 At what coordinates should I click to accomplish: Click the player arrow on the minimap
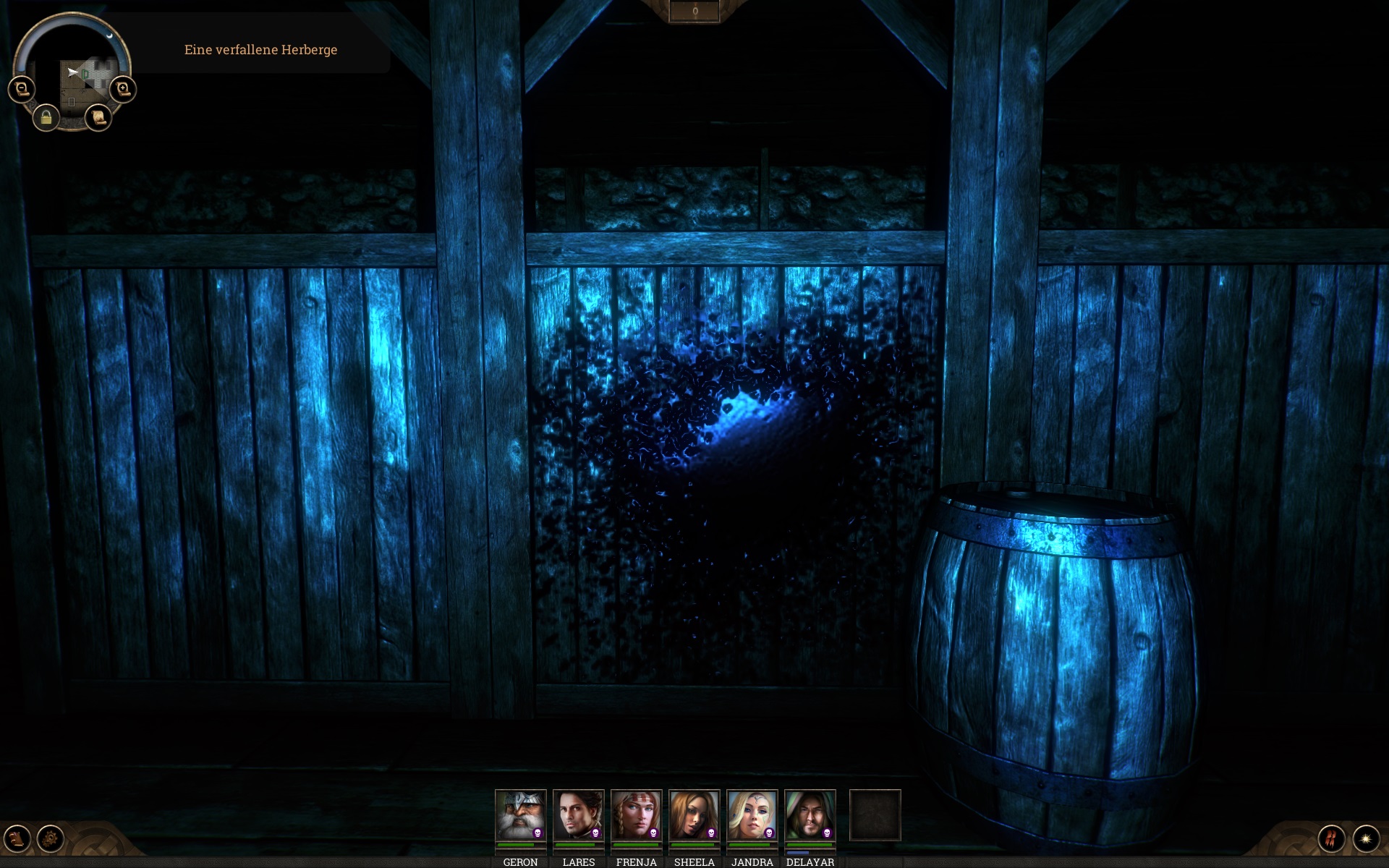[72, 72]
